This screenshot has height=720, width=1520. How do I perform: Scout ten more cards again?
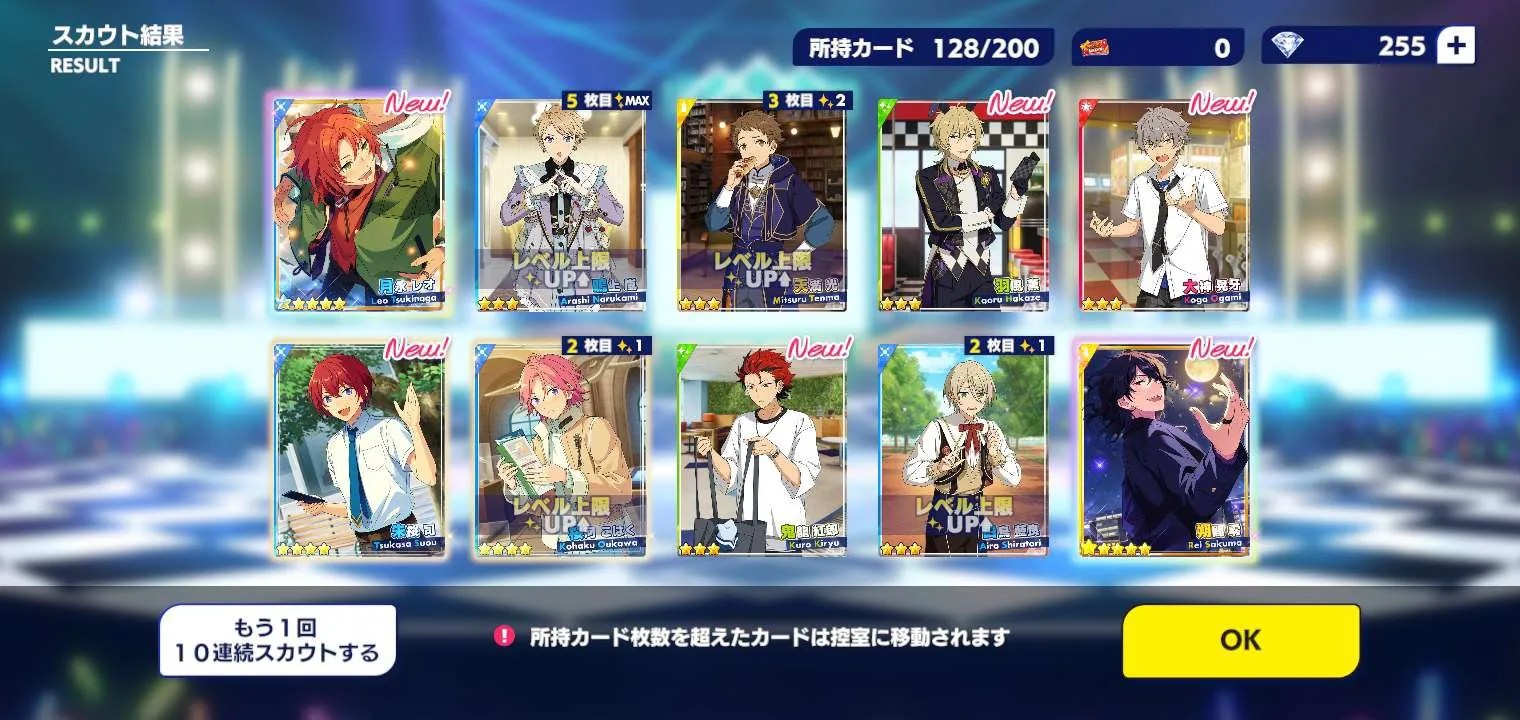(277, 641)
